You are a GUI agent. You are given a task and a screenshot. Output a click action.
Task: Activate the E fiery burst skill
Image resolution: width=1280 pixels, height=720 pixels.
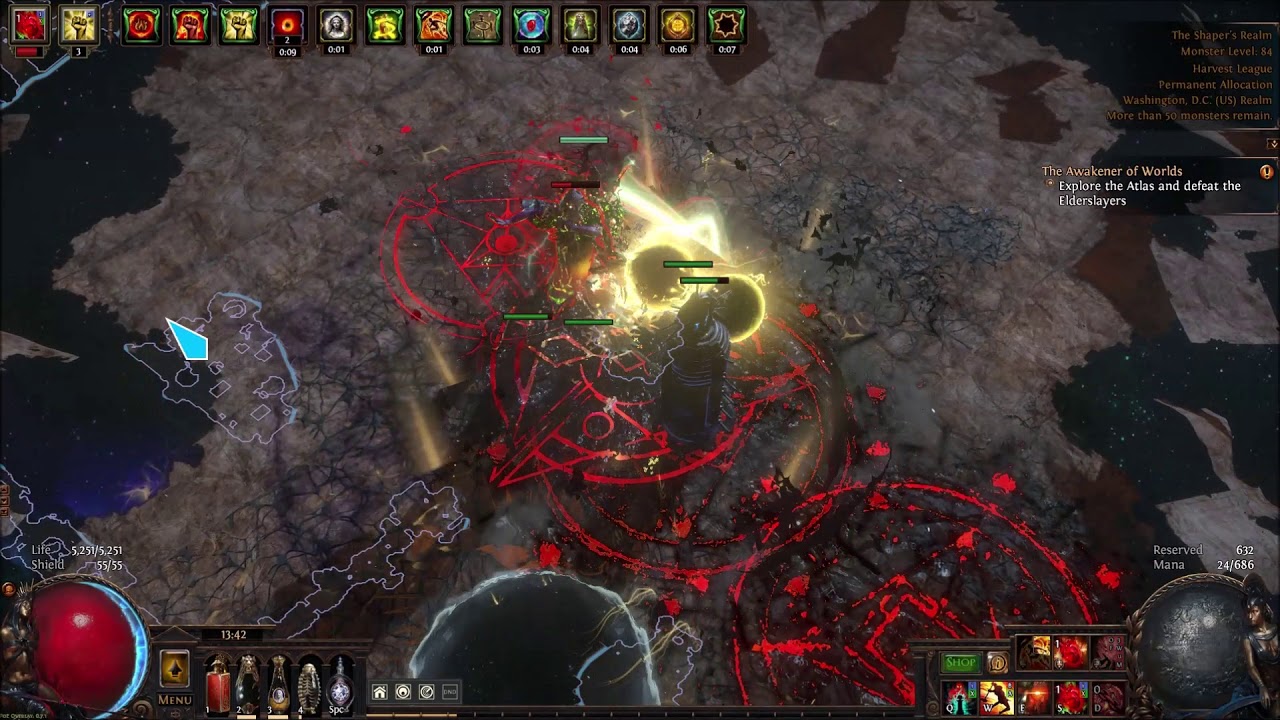[1034, 697]
